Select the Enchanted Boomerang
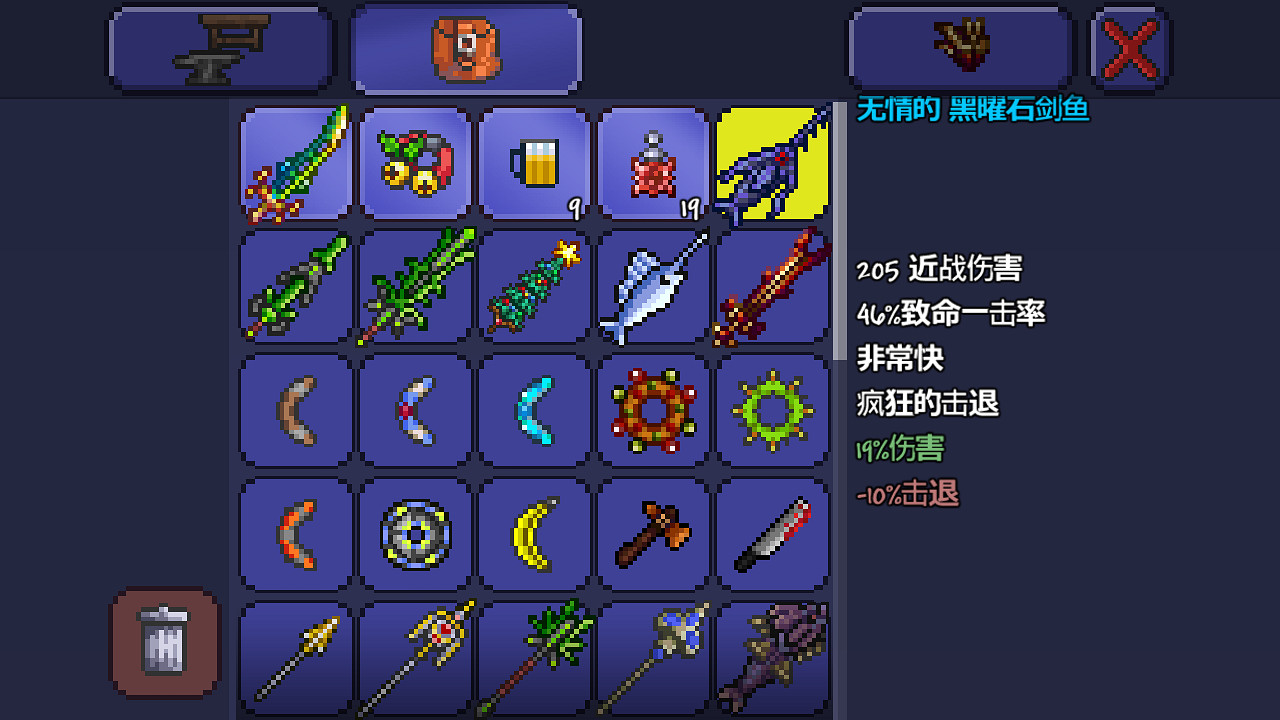Screen dimensions: 1280x720 click(x=415, y=410)
